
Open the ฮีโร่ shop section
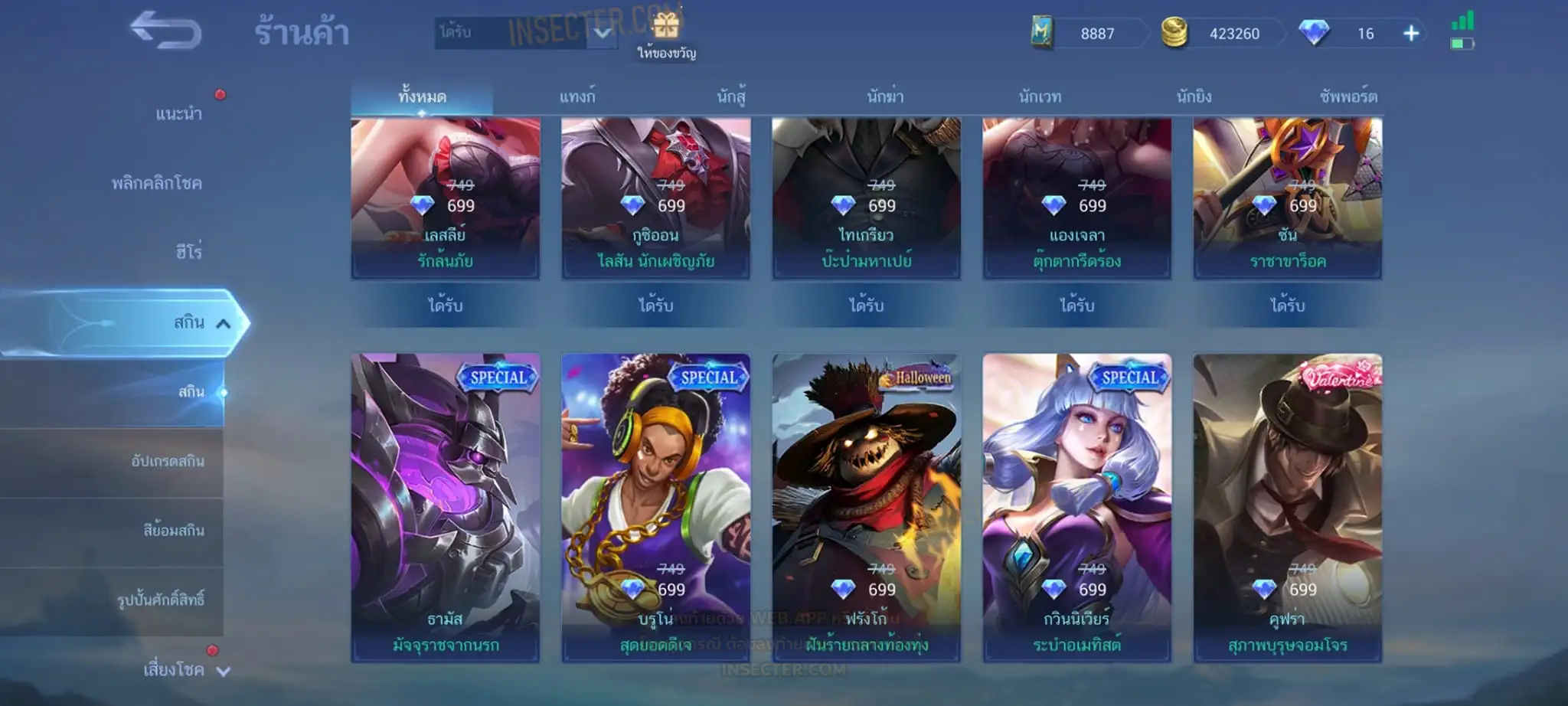188,252
